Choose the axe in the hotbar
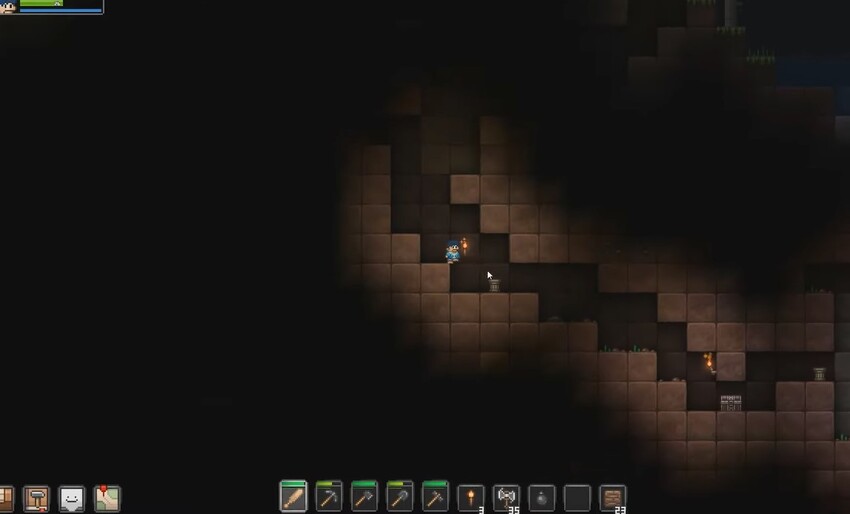Viewport: 850px width, 514px height. coord(364,496)
